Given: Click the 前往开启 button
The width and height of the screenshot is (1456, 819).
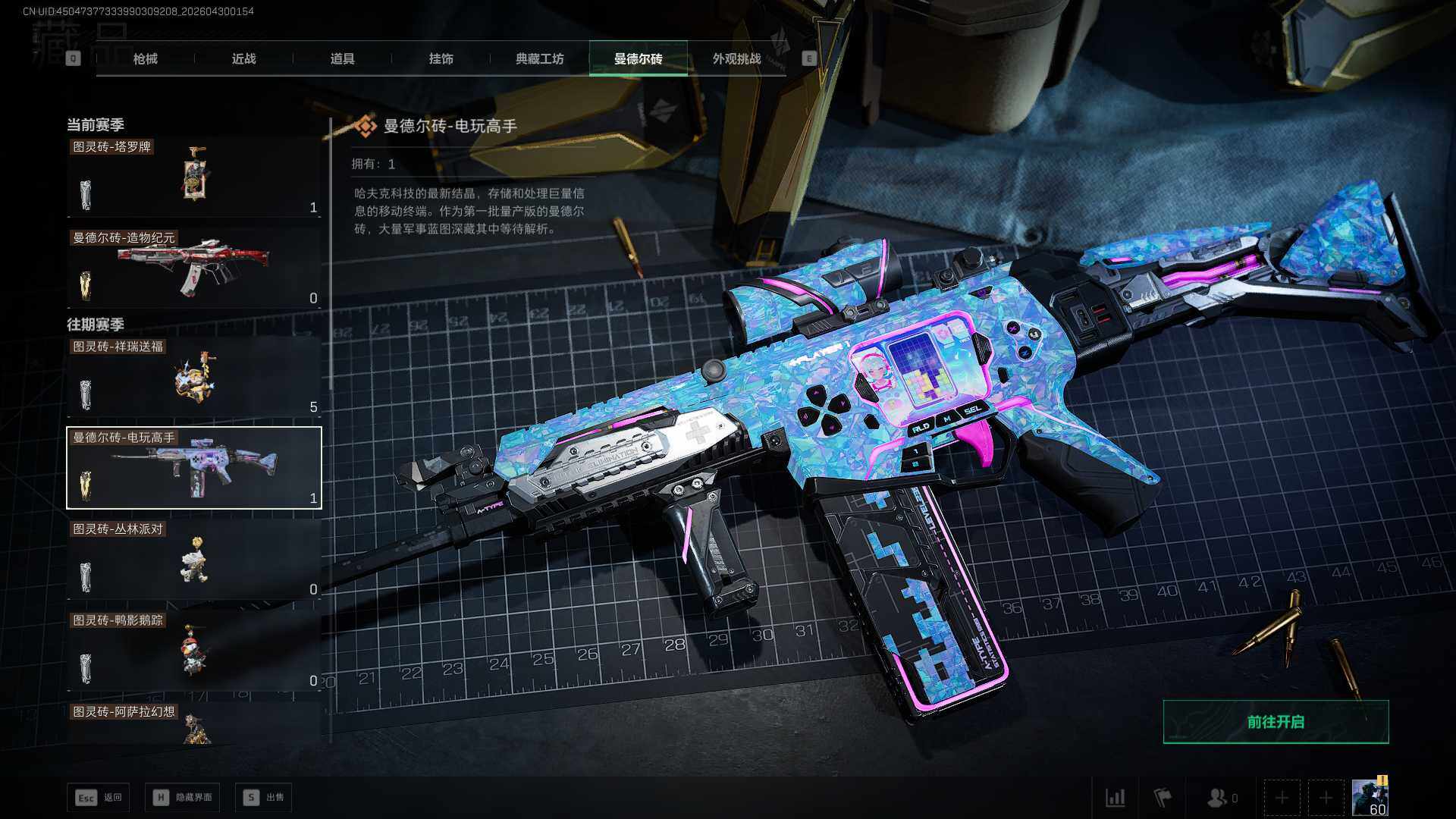Looking at the screenshot, I should point(1276,722).
